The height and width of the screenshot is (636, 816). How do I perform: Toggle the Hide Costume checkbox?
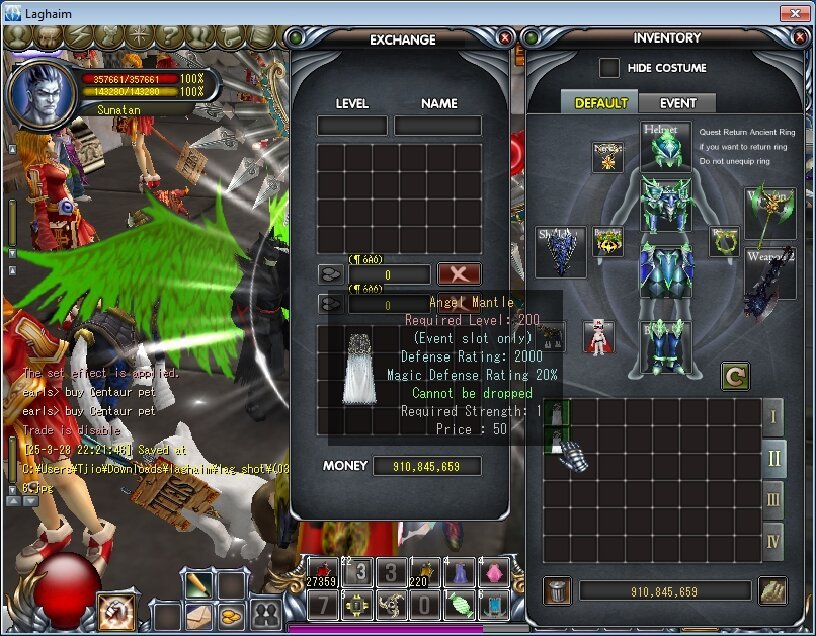[609, 68]
